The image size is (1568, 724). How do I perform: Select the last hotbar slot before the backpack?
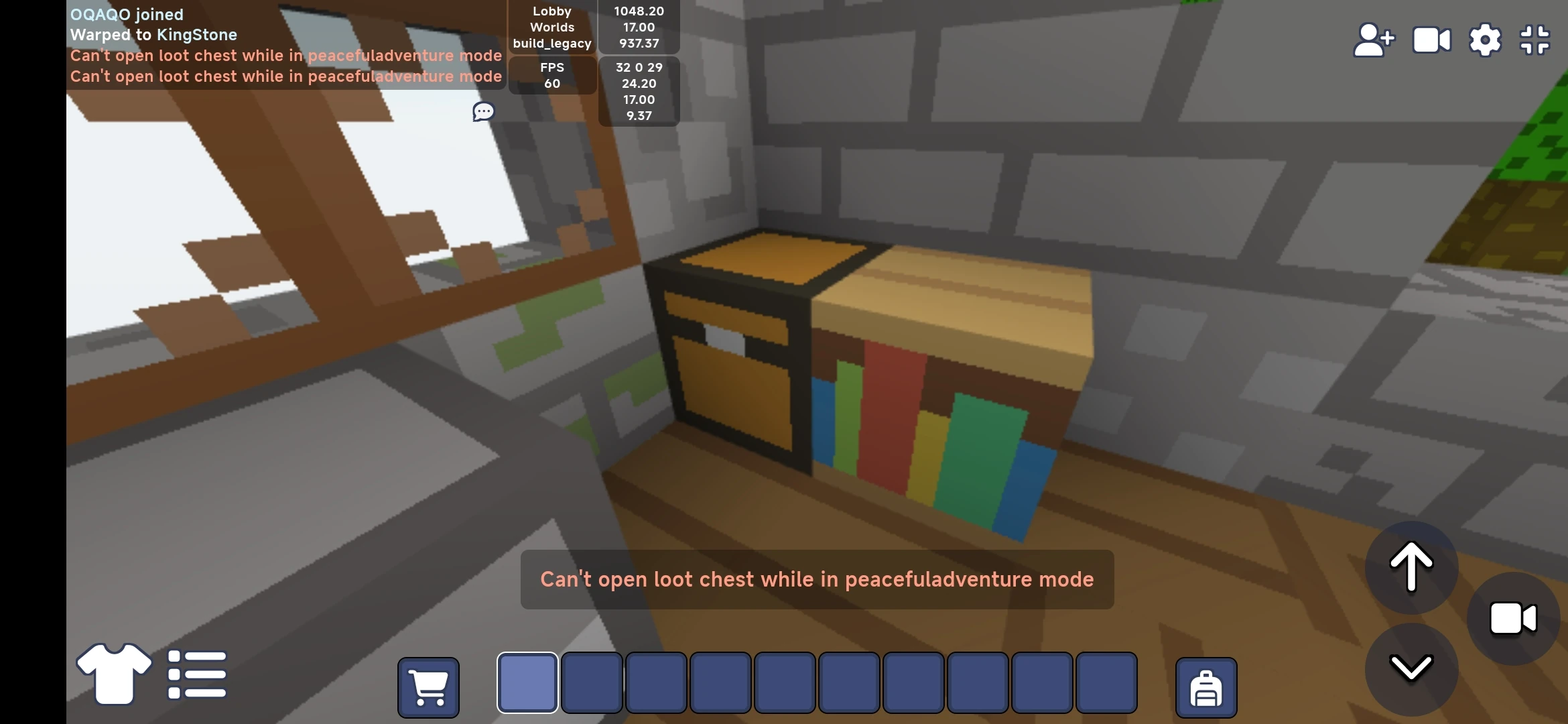point(1107,682)
